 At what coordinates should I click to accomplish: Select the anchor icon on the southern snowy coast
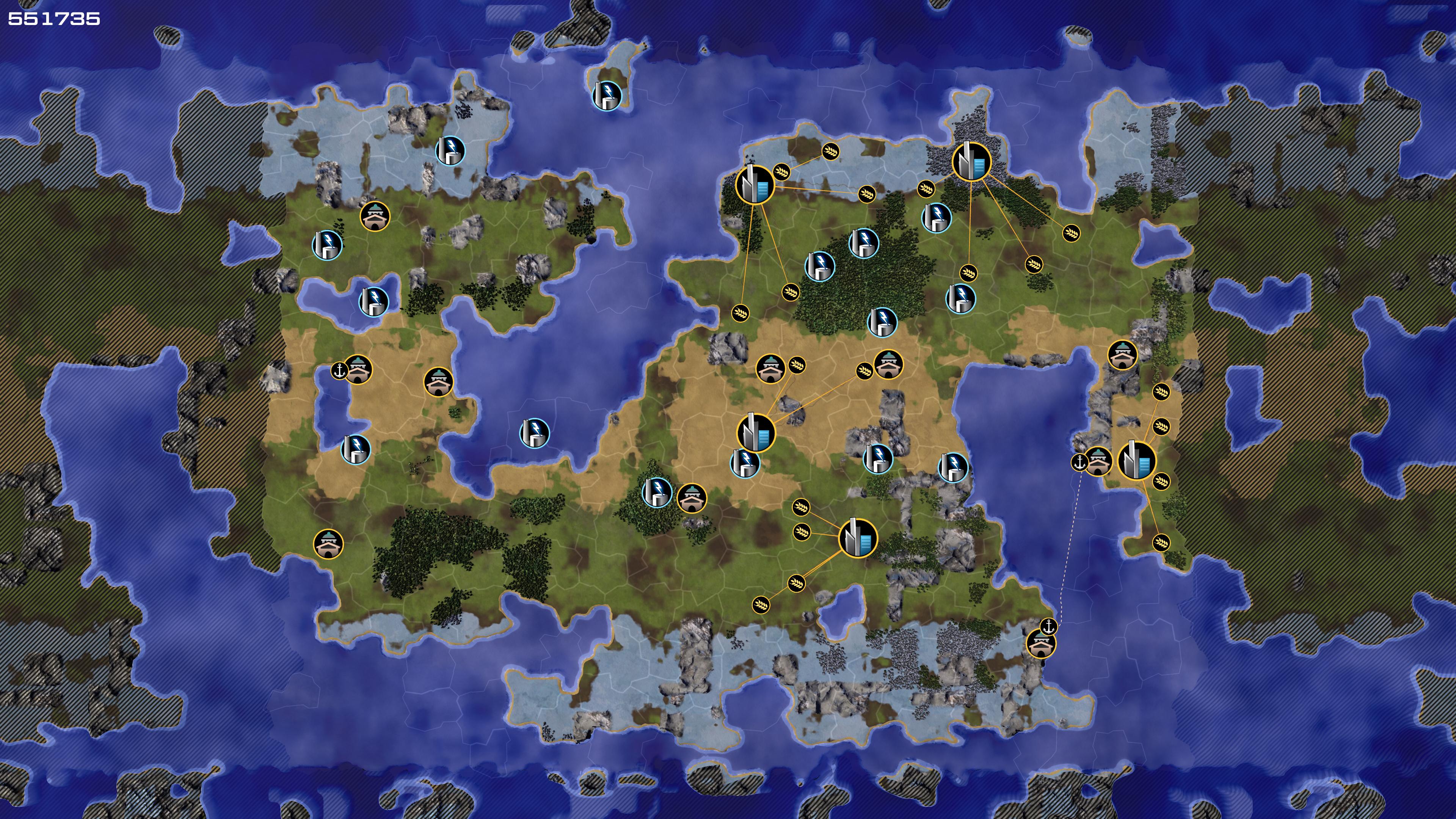tap(1049, 626)
